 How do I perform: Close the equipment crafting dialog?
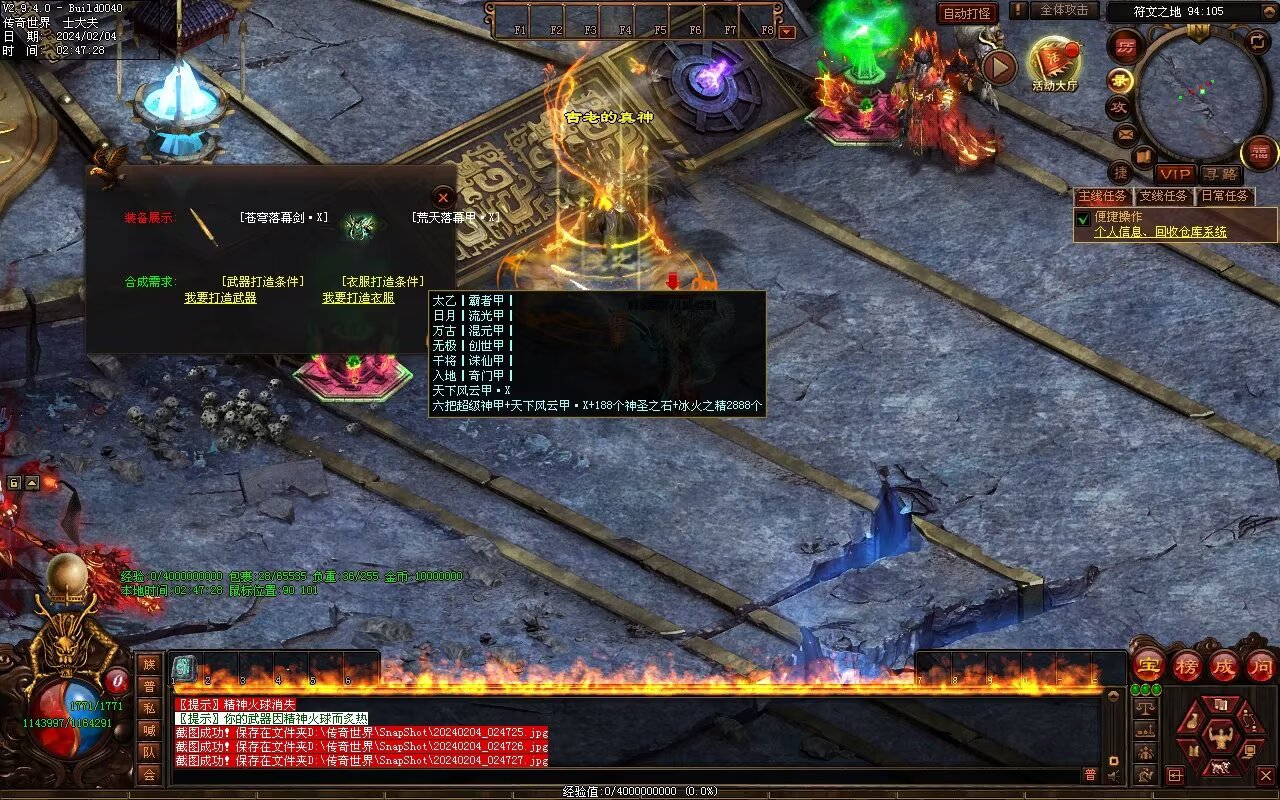tap(444, 198)
